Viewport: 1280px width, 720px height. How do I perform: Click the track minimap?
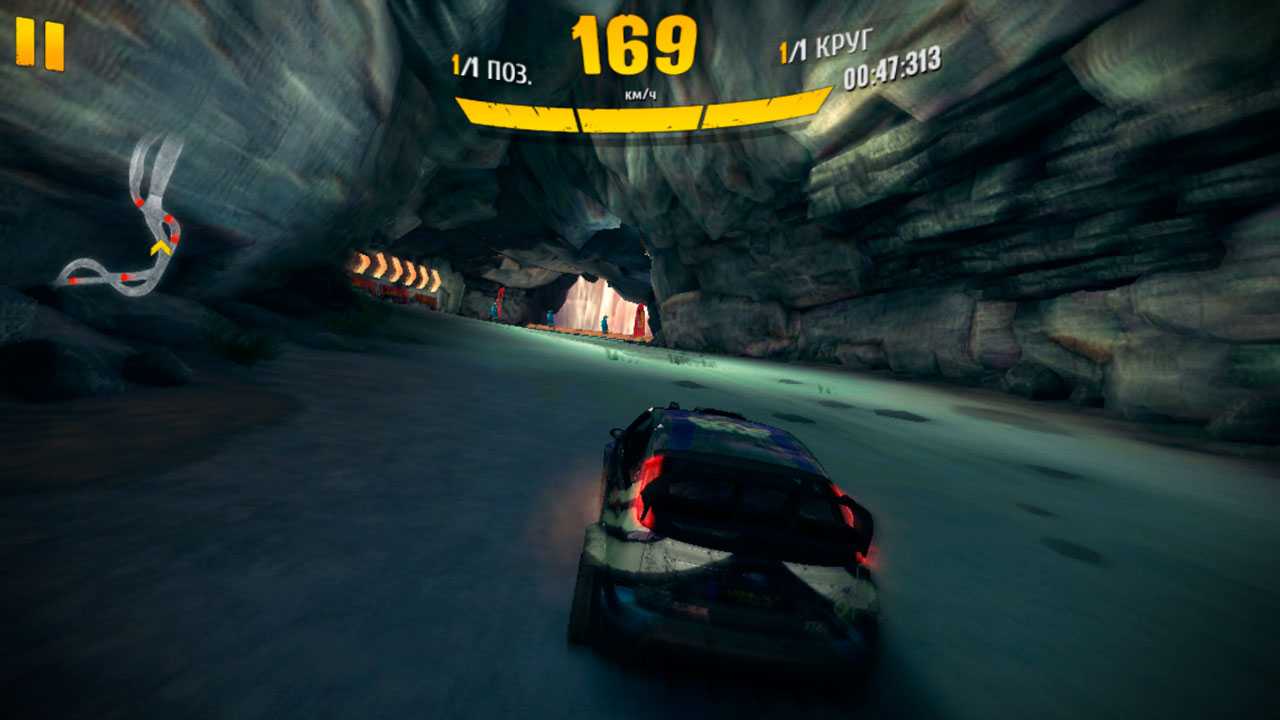click(127, 220)
